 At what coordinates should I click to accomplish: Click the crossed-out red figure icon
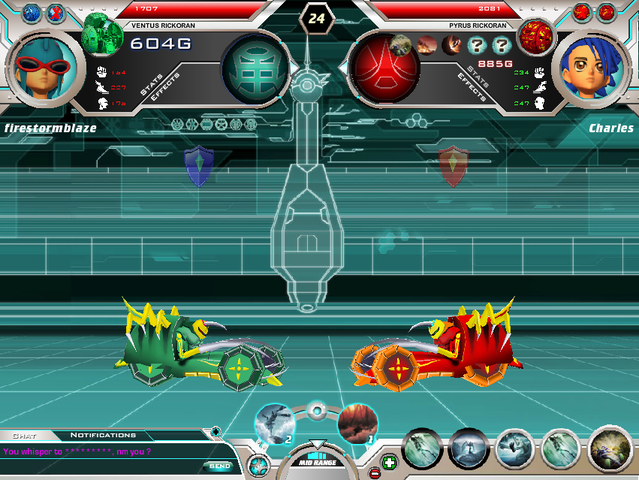583,12
